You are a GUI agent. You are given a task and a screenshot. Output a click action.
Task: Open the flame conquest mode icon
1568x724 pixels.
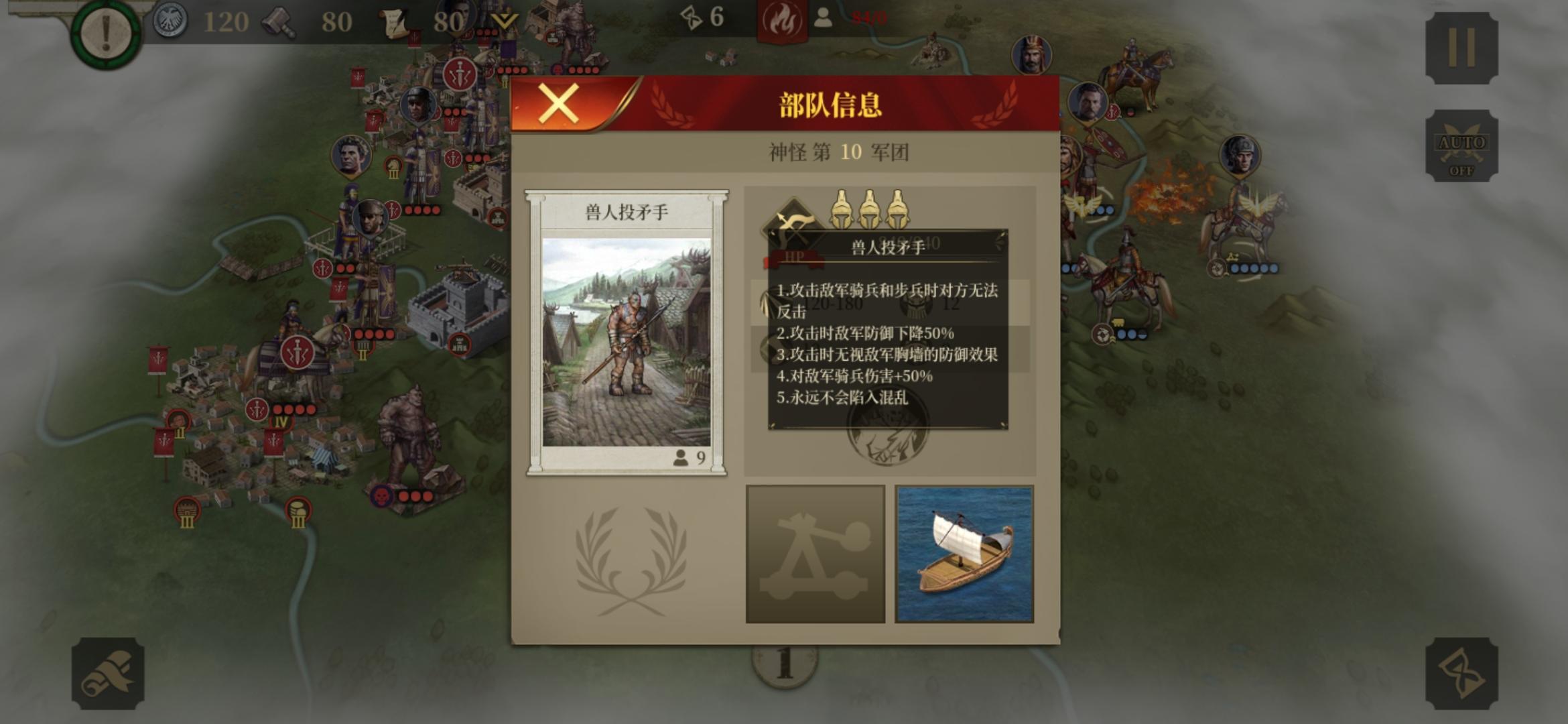[783, 19]
